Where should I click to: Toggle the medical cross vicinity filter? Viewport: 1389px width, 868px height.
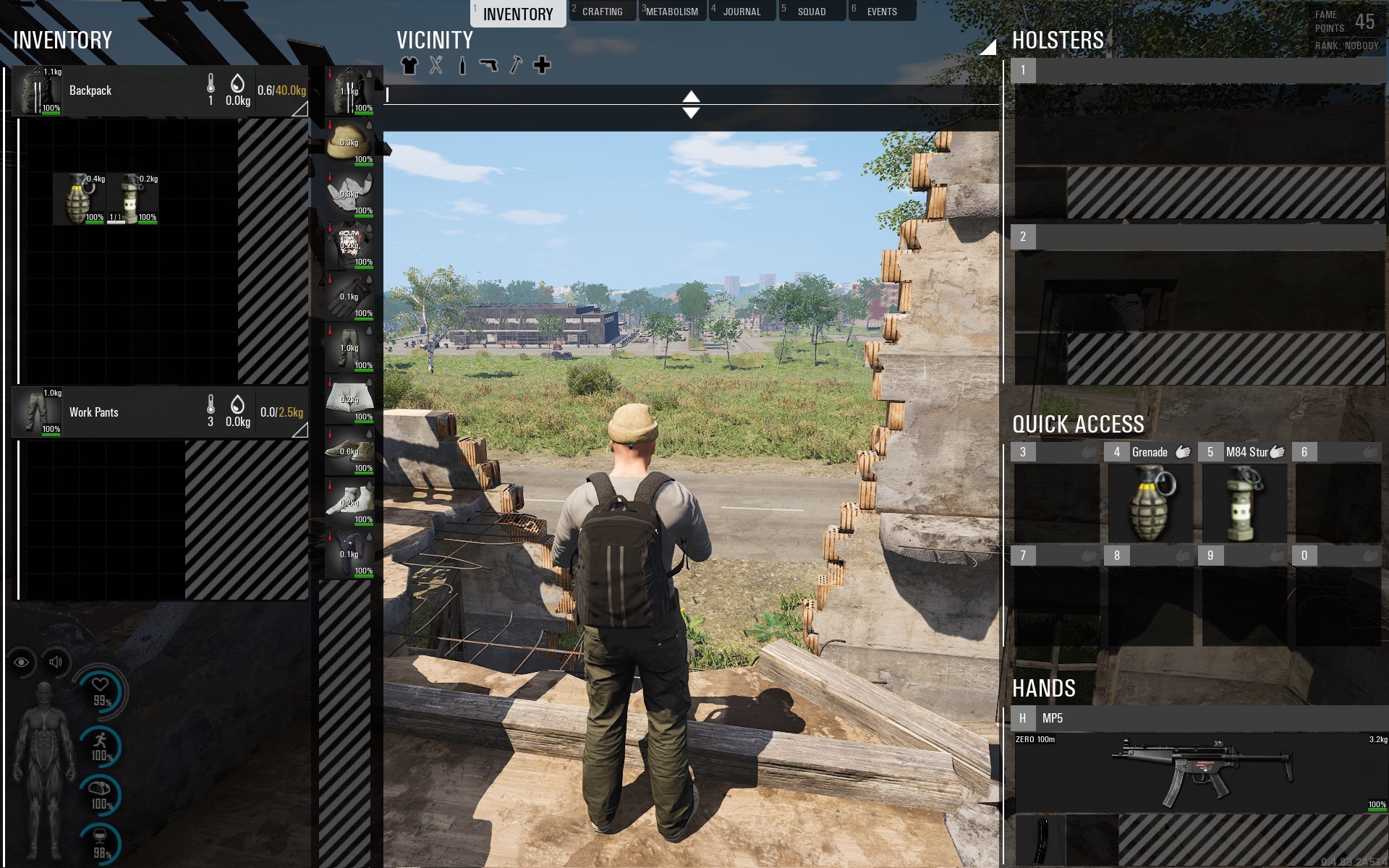point(542,66)
